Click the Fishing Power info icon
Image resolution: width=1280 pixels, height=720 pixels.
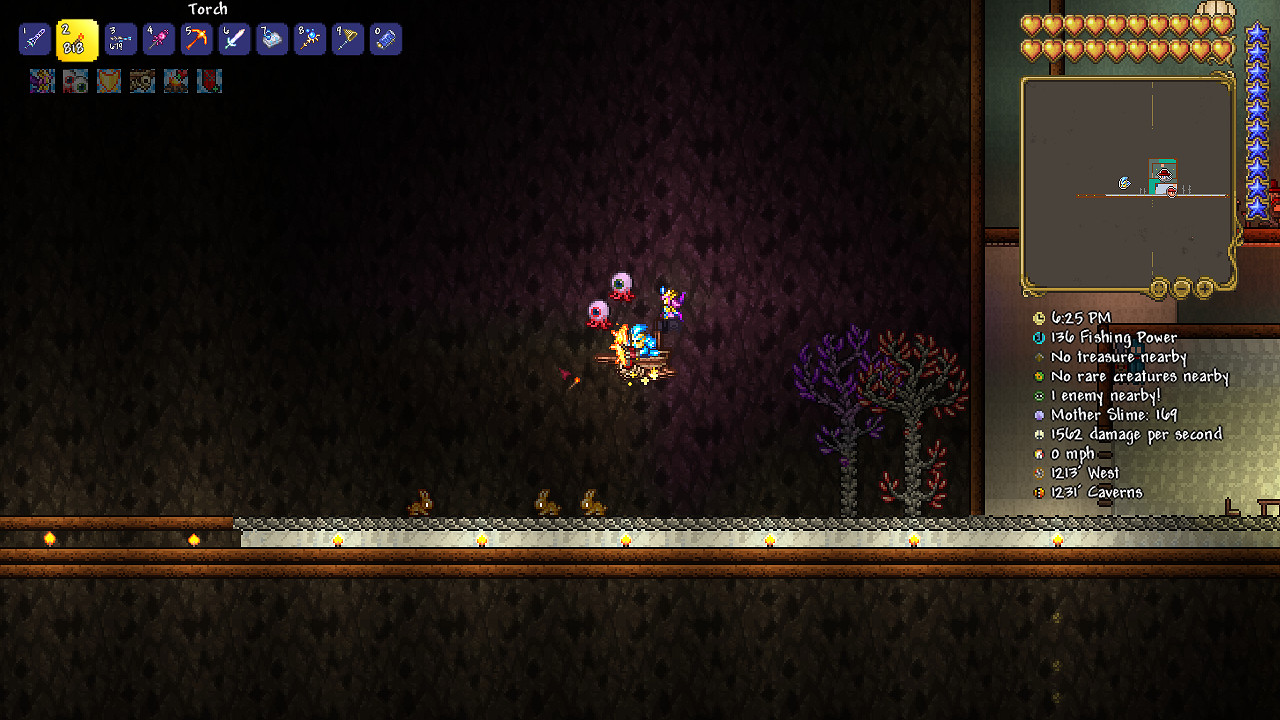[x=1040, y=337]
